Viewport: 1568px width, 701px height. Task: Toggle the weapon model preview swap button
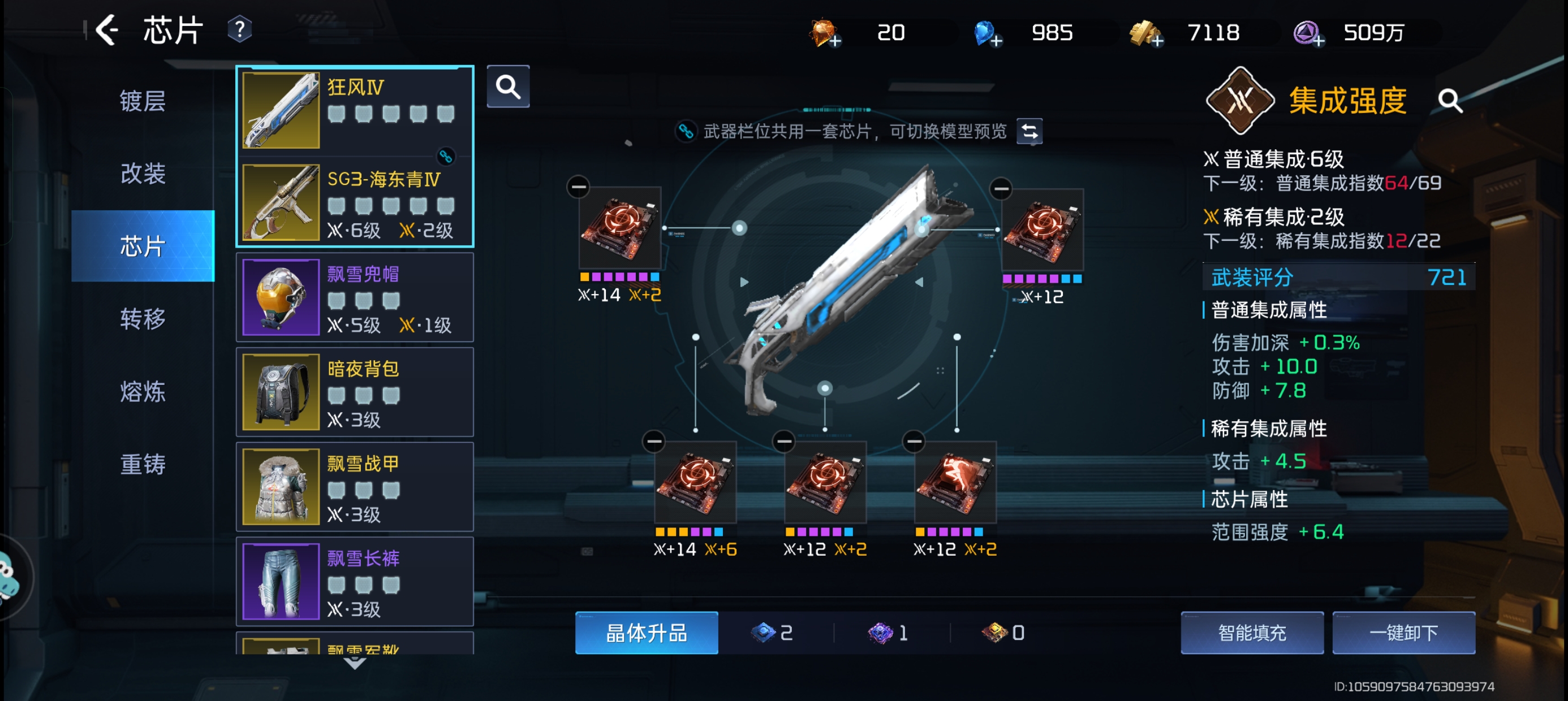pos(1029,131)
